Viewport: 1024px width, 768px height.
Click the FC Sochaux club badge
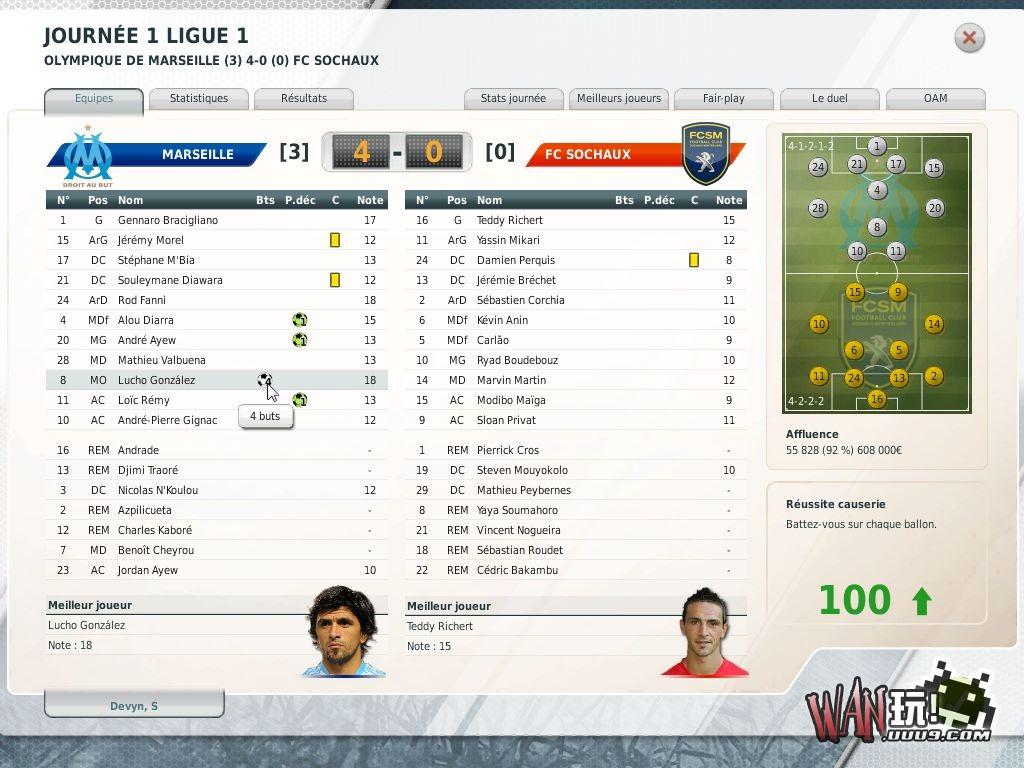705,154
